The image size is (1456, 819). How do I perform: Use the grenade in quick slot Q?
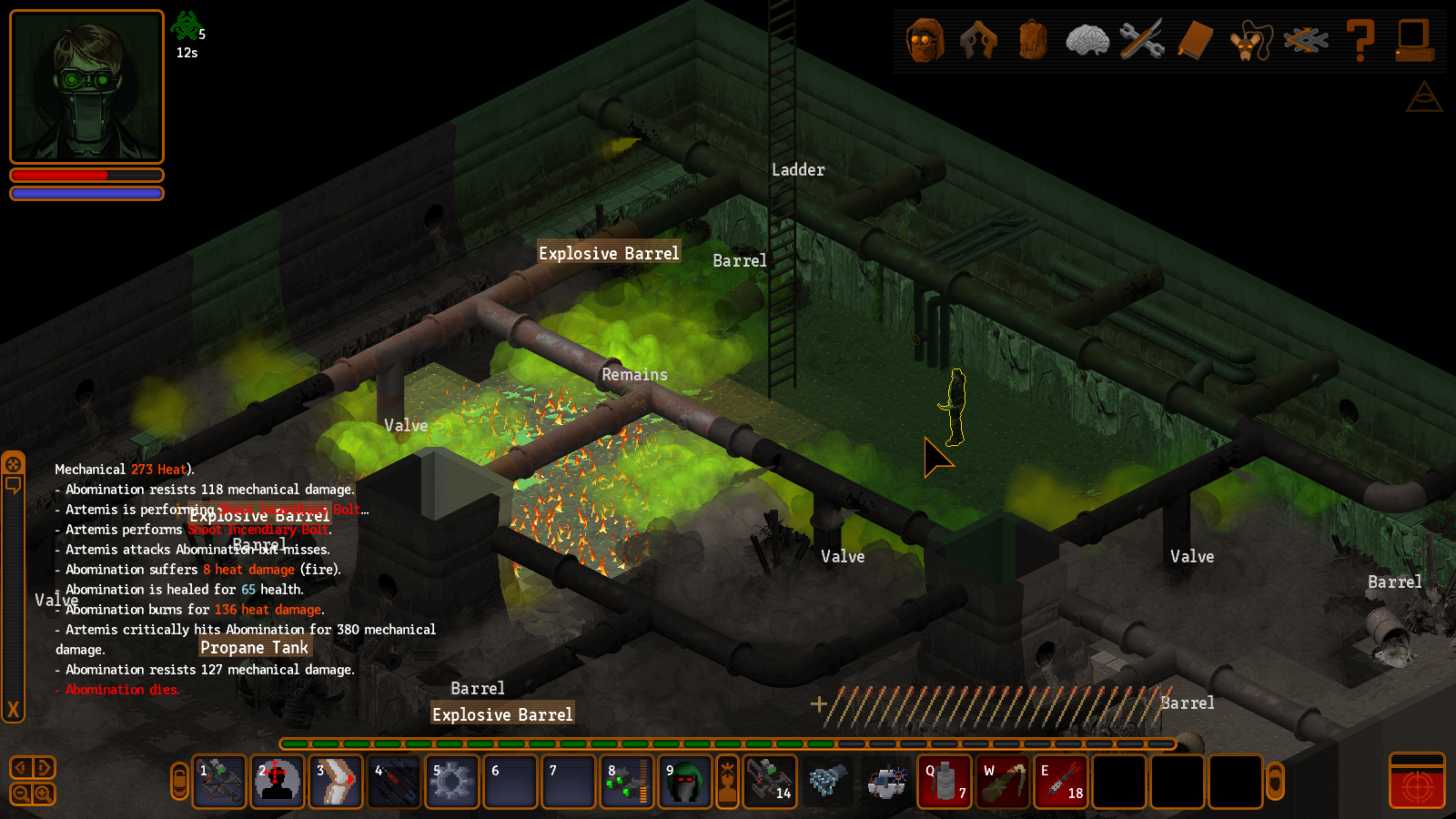[945, 782]
